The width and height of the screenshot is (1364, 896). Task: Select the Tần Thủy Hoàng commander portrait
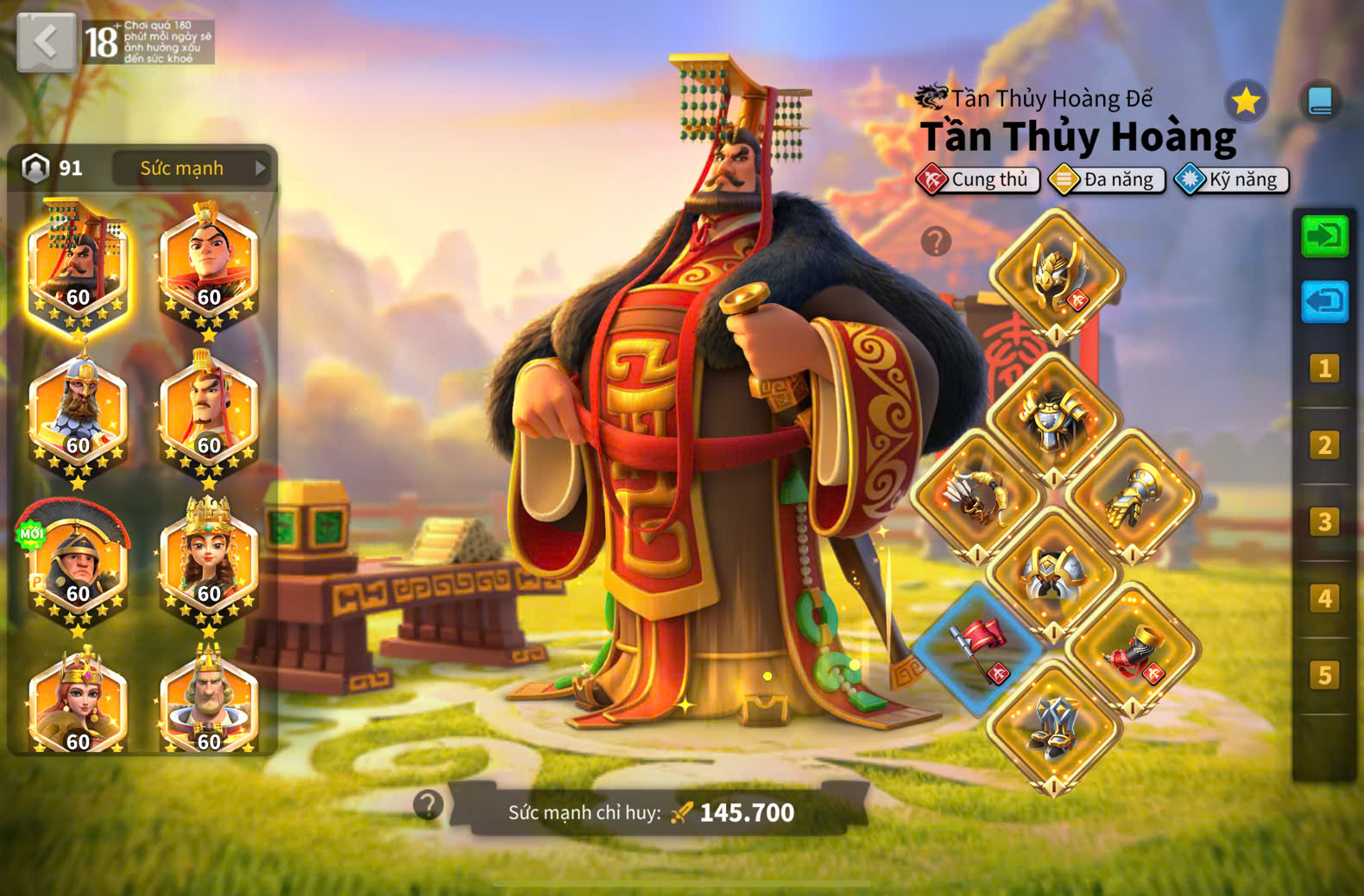pos(78,268)
